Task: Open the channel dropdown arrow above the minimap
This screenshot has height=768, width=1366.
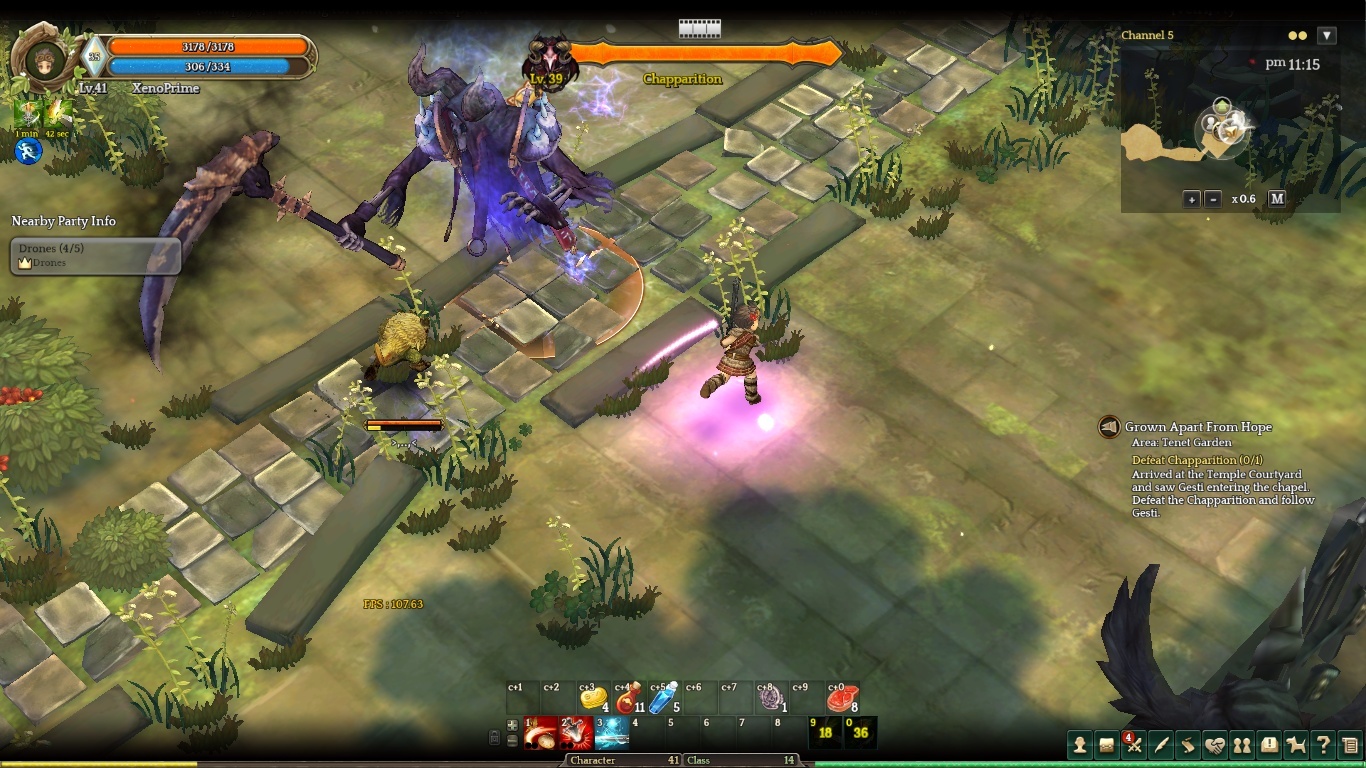Action: pos(1327,36)
